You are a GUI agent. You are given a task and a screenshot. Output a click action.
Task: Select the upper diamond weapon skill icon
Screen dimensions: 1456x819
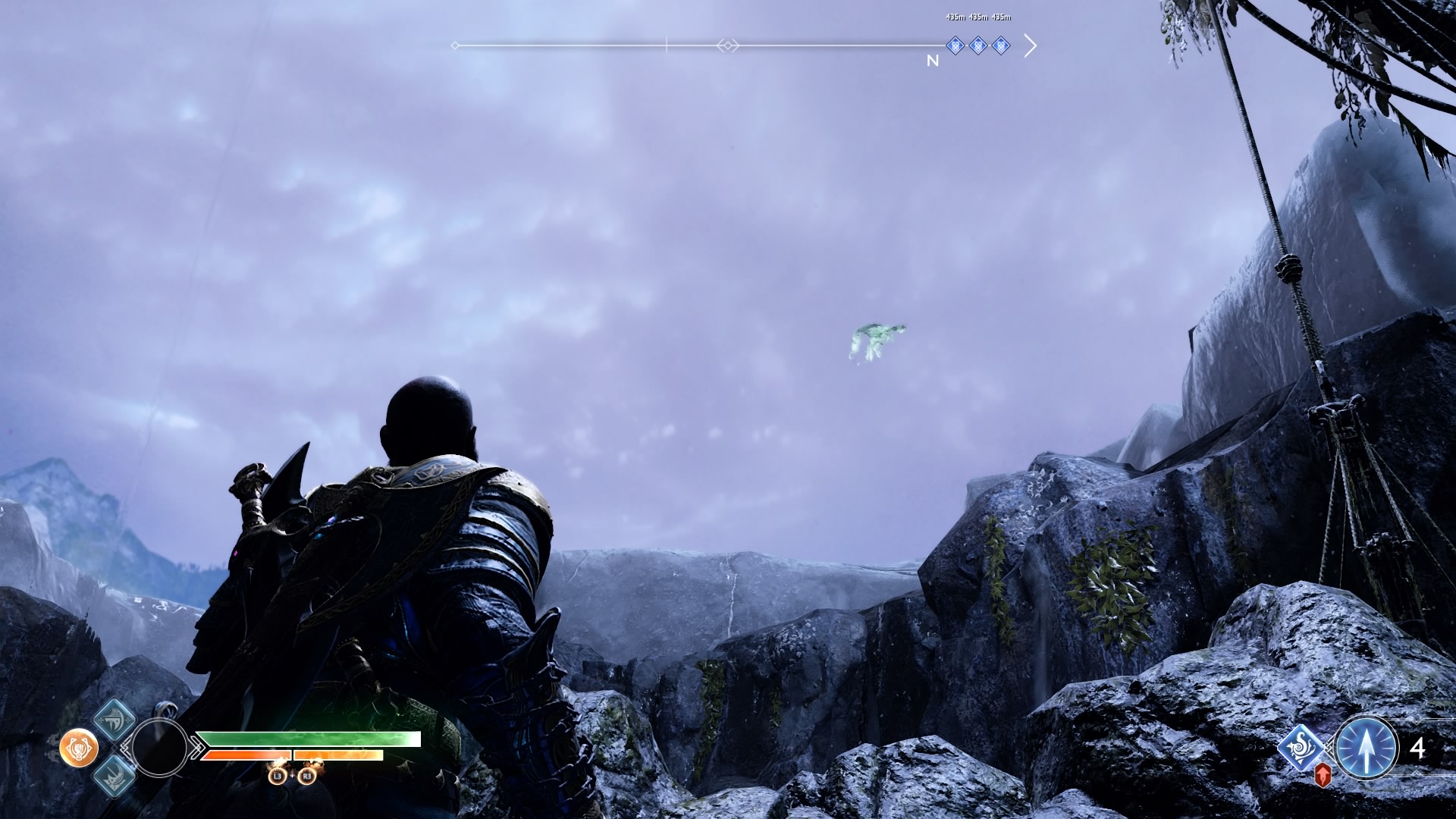tap(115, 719)
